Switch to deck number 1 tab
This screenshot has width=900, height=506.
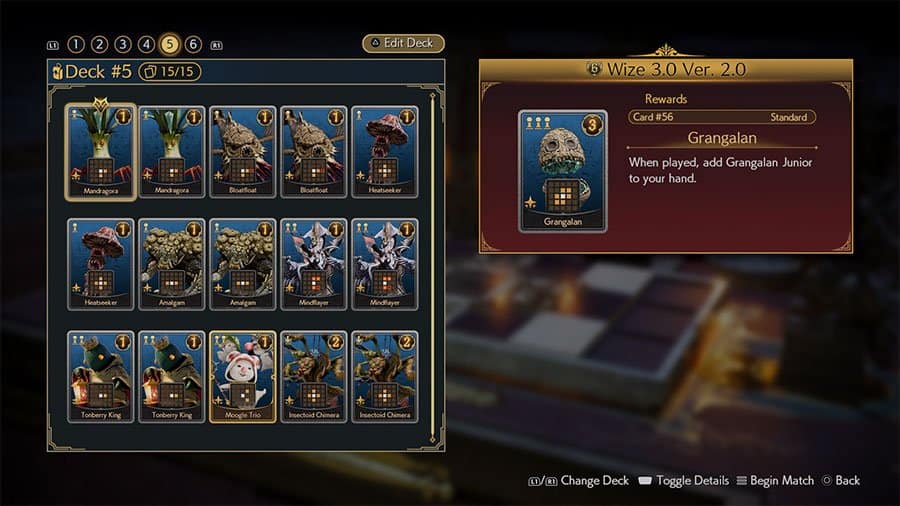point(76,44)
